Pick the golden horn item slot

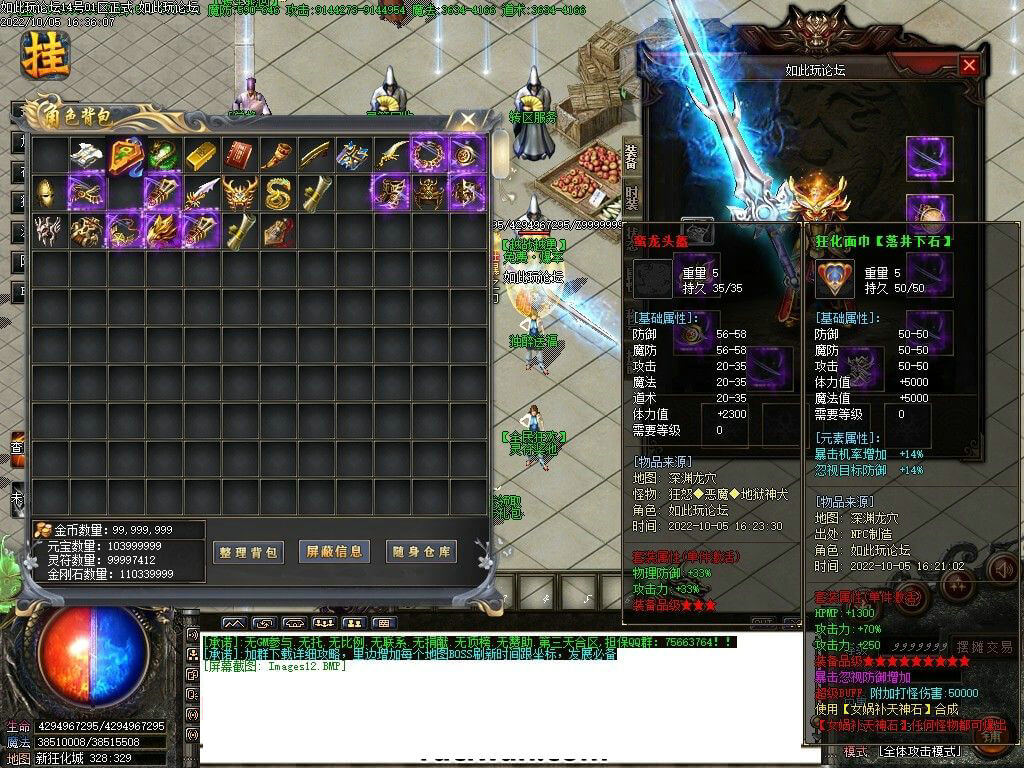[276, 154]
